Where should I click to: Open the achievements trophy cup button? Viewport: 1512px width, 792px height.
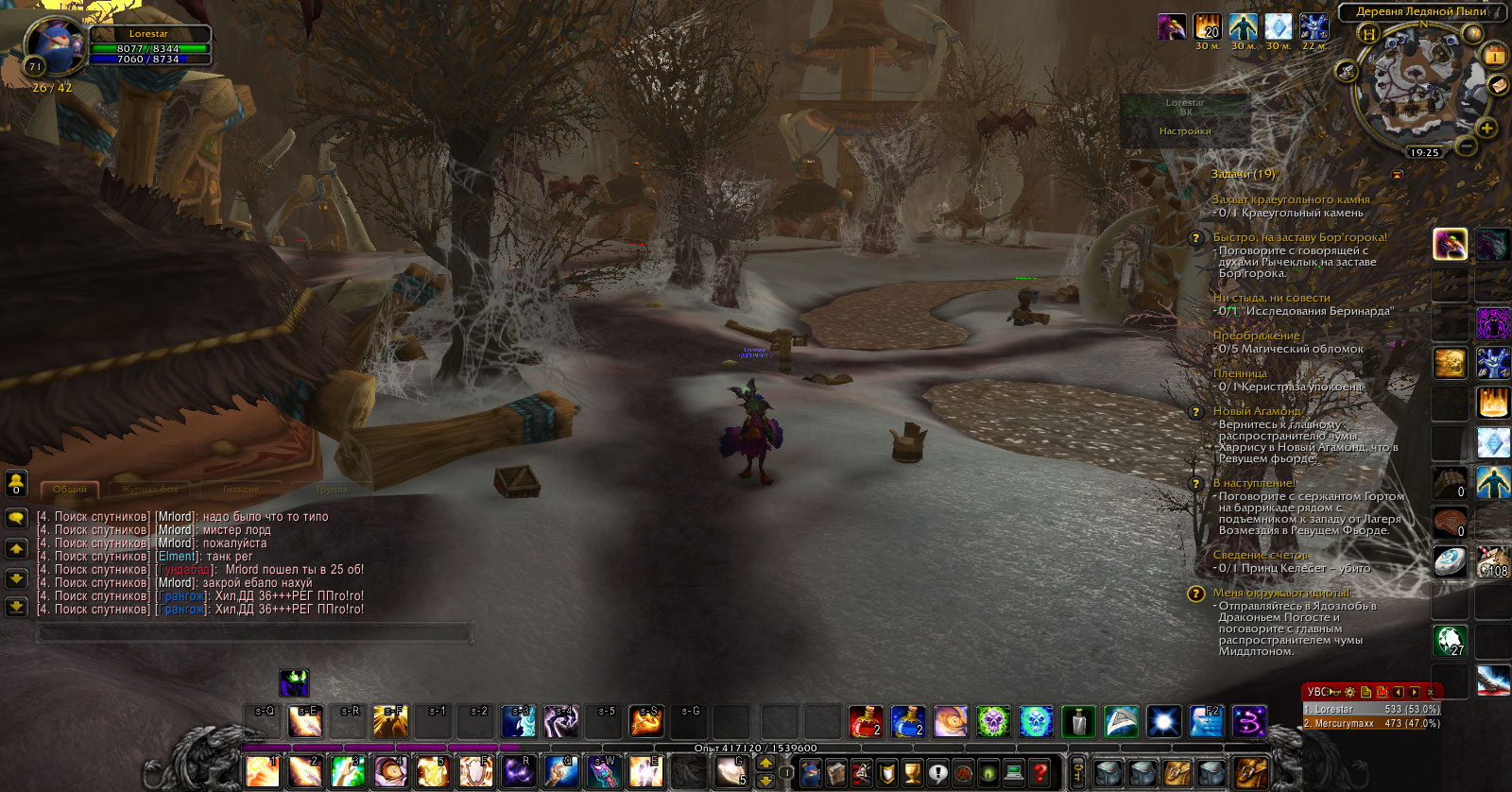click(912, 773)
